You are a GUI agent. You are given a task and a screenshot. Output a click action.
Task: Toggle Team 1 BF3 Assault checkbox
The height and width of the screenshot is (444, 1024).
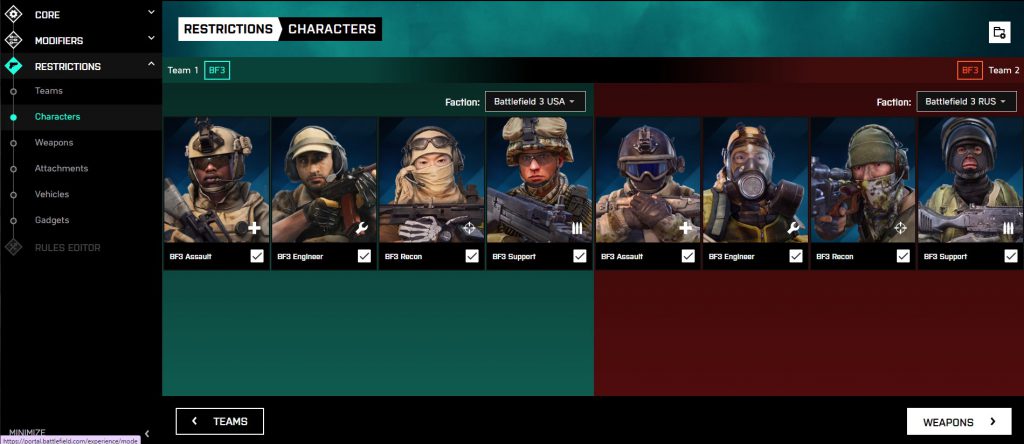257,256
